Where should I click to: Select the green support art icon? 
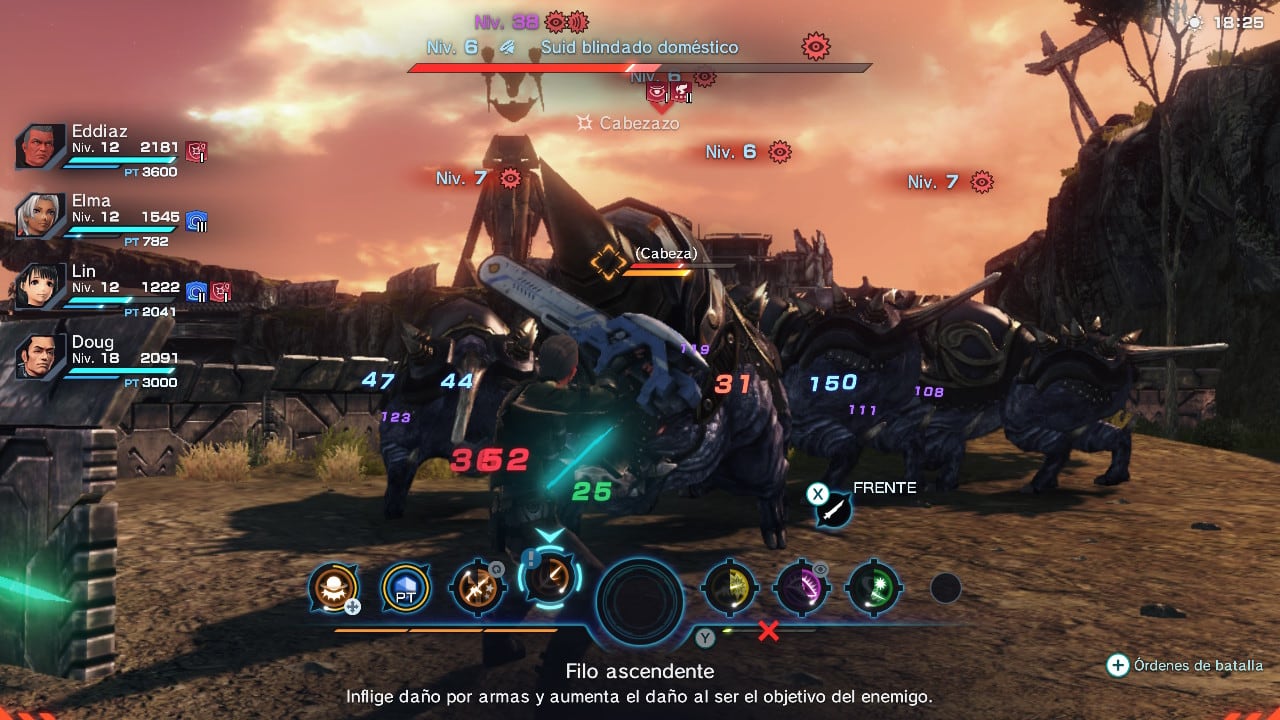(873, 589)
